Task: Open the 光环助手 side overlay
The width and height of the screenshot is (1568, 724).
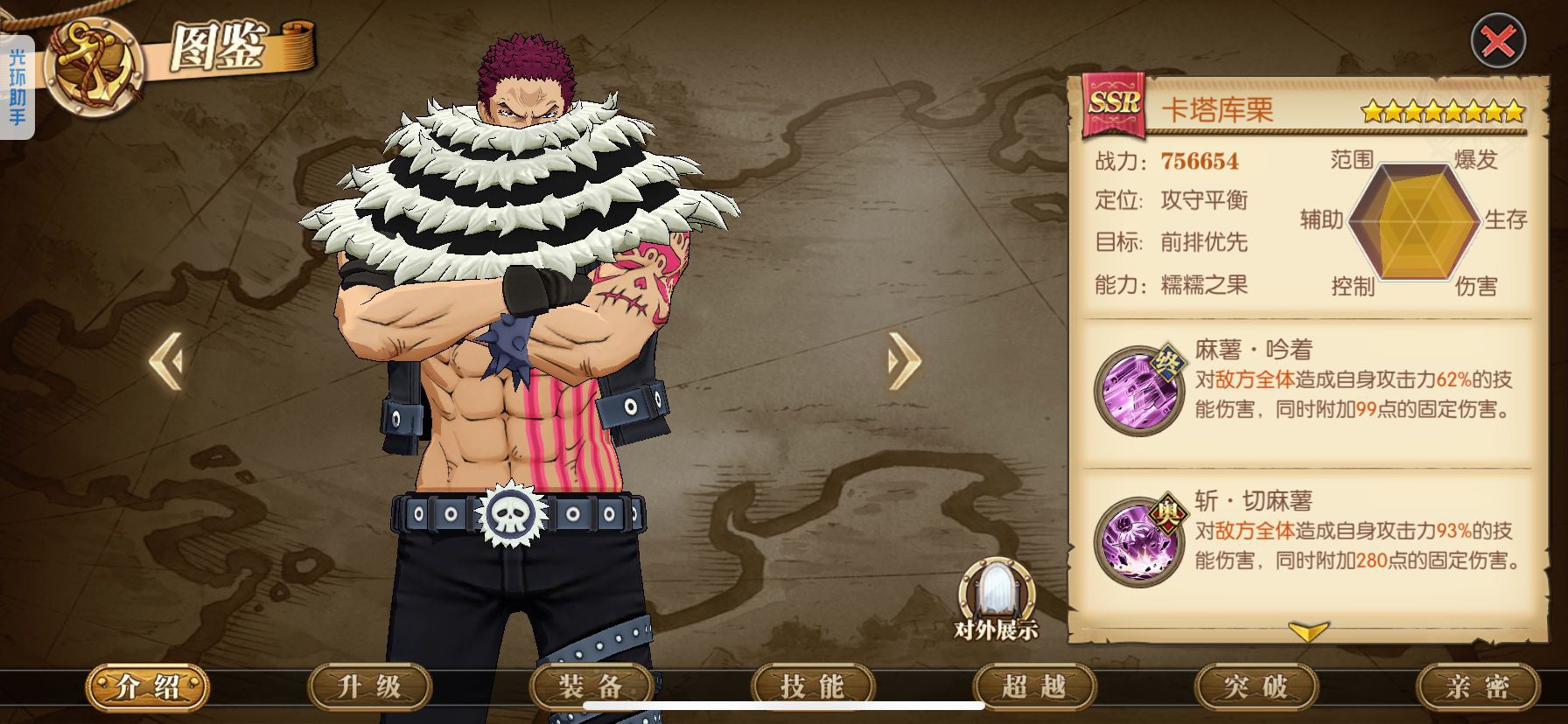Action: pyautogui.click(x=17, y=87)
